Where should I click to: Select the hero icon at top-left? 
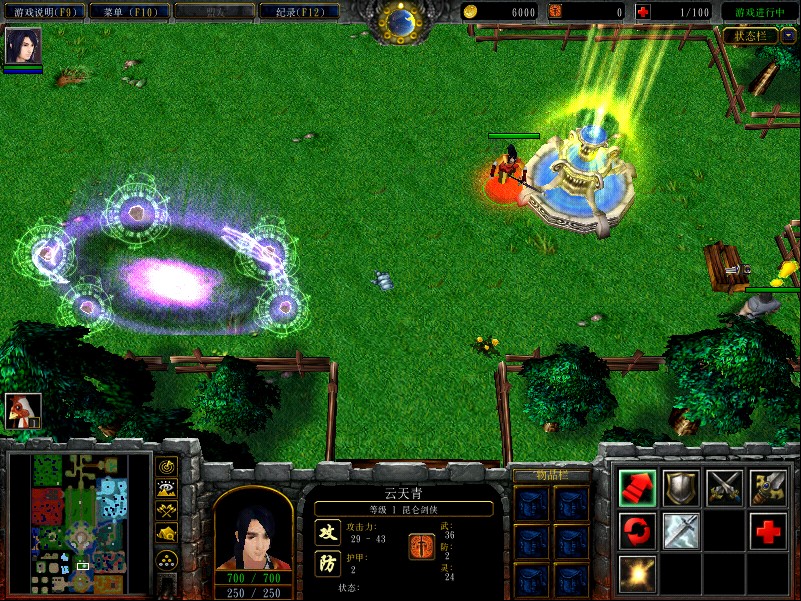23,47
